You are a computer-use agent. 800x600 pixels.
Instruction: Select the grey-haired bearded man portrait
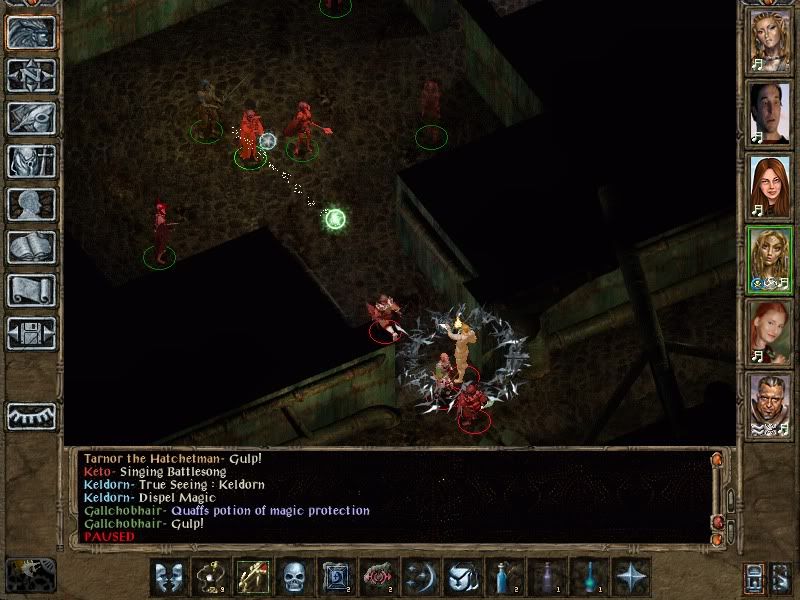(x=771, y=405)
